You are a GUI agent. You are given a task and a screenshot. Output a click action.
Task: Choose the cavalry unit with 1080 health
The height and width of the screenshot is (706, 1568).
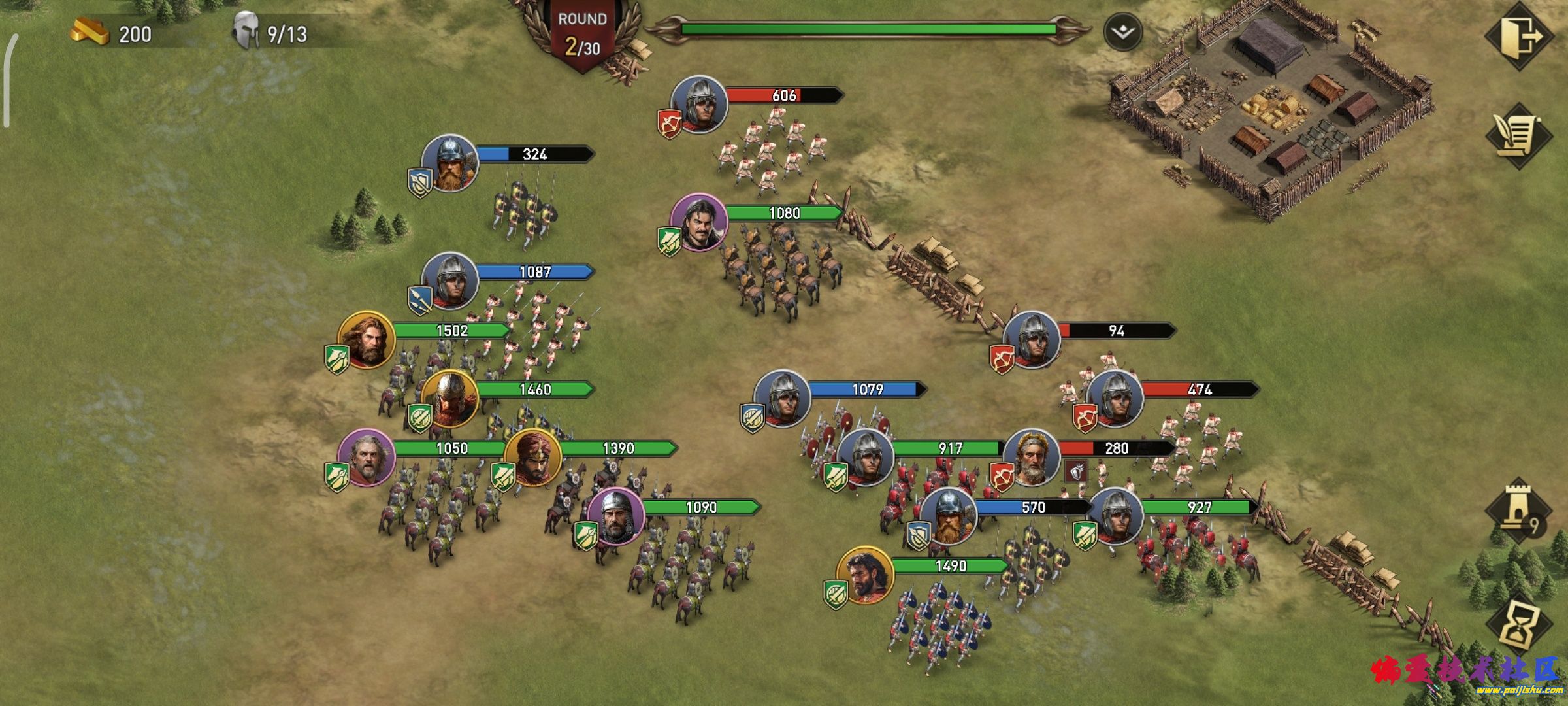pos(699,222)
